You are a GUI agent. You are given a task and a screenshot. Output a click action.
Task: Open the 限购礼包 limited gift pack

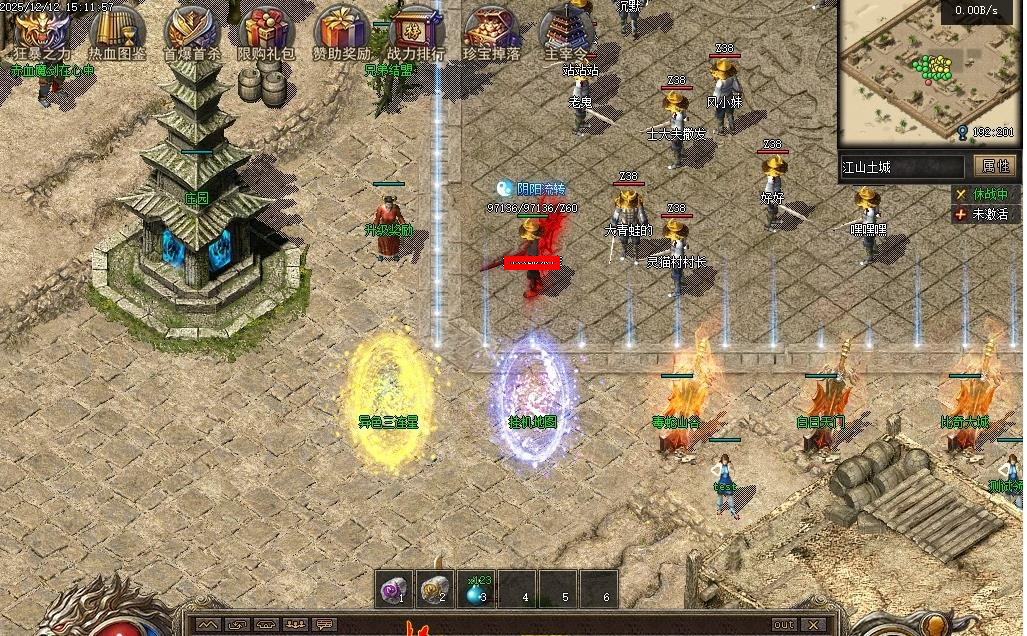(266, 30)
